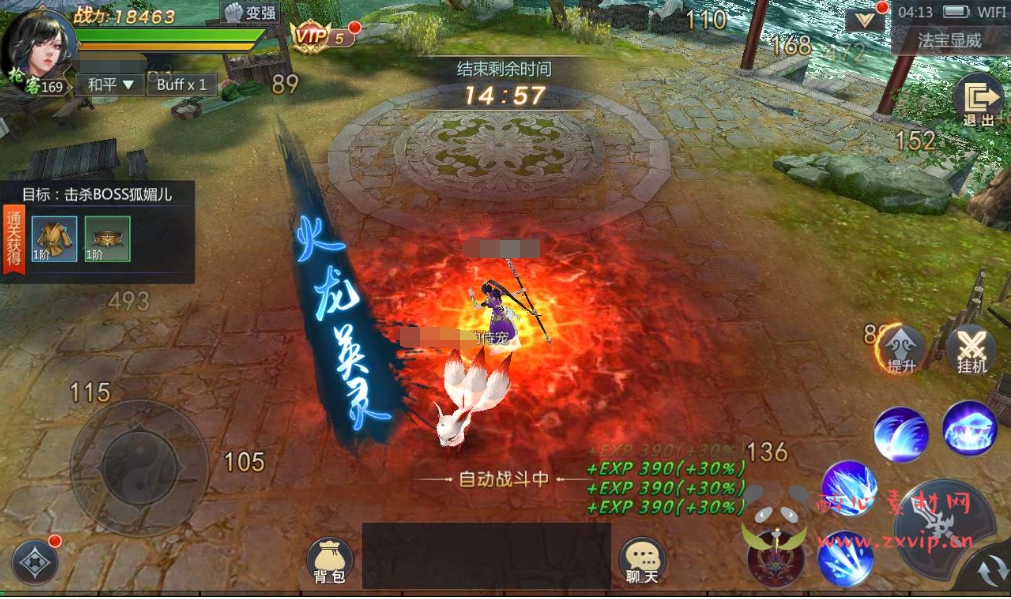1011x599 pixels.
Task: Select the robe armor reward slot
Action: coord(54,239)
